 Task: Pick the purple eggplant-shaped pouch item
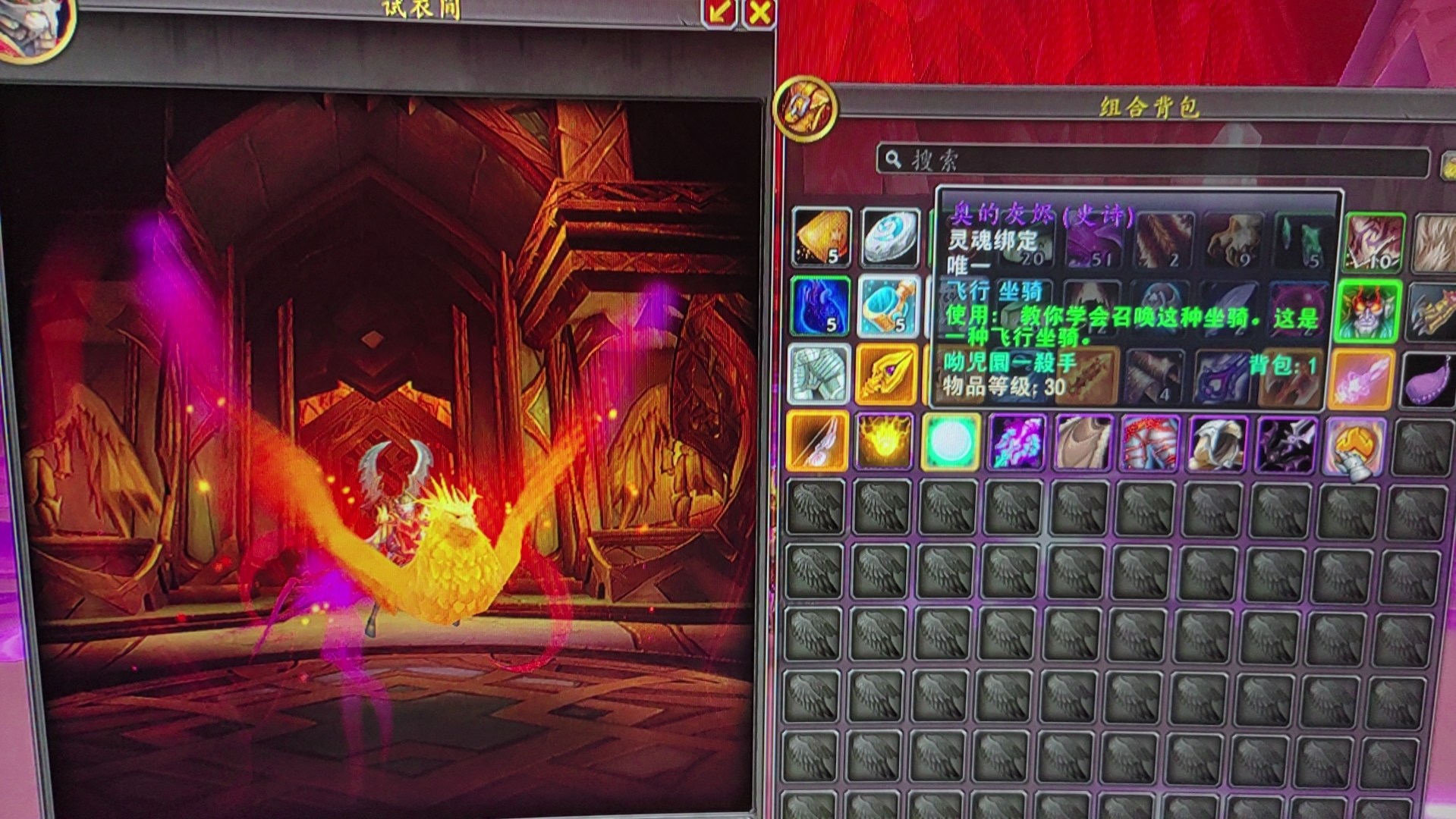[1429, 381]
